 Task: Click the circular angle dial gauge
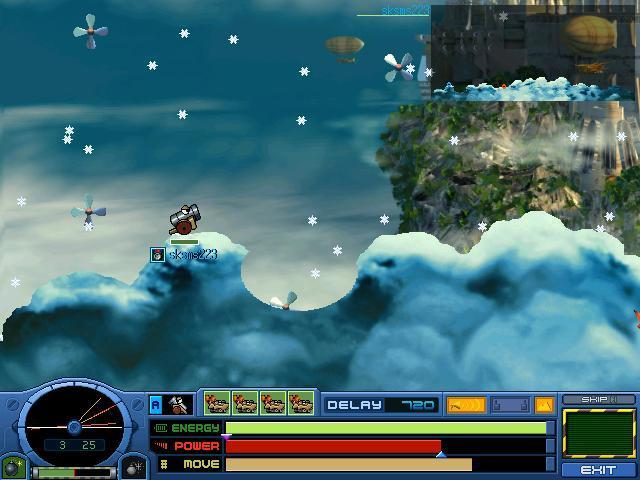74,422
